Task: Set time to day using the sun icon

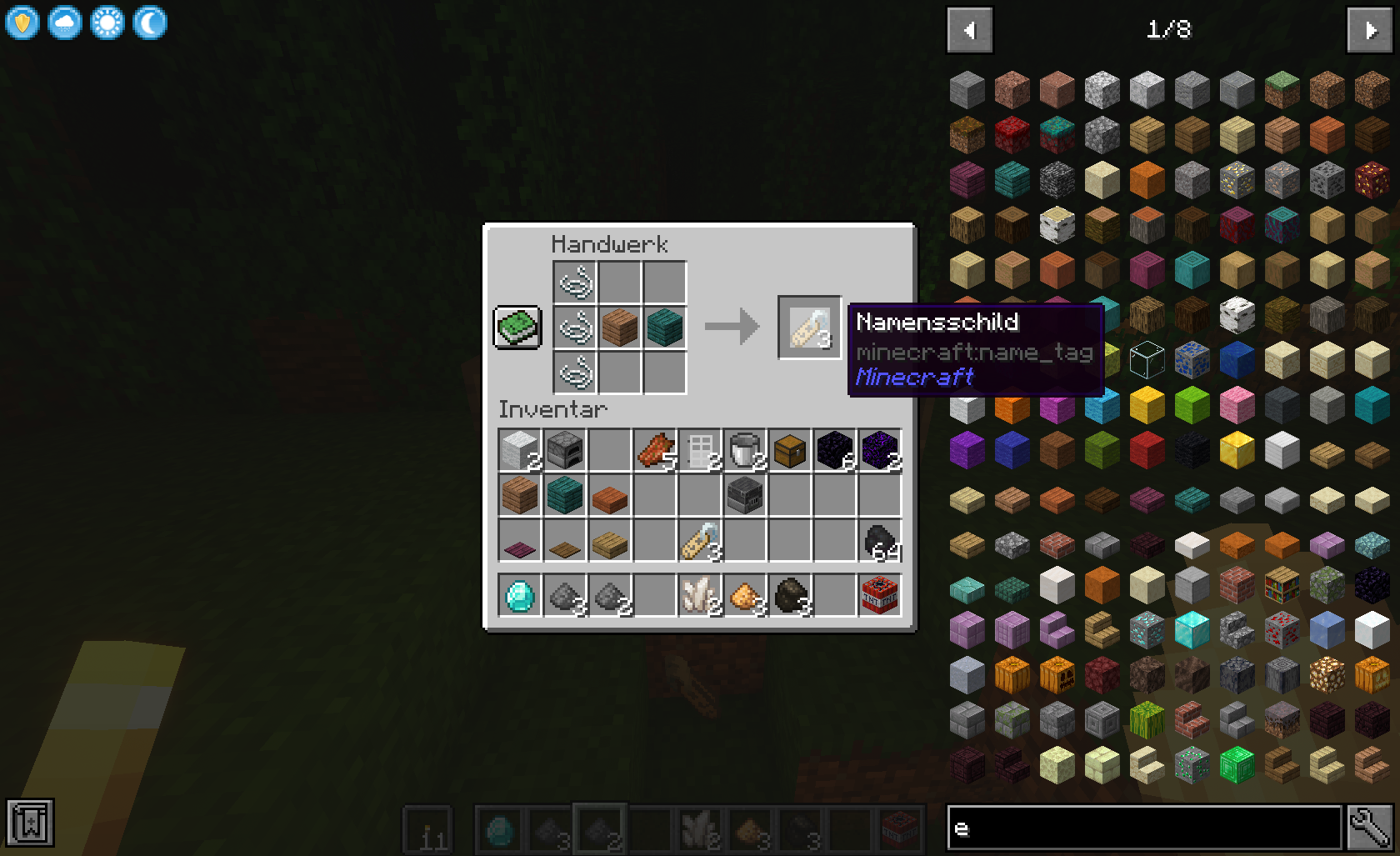Action: point(108,23)
